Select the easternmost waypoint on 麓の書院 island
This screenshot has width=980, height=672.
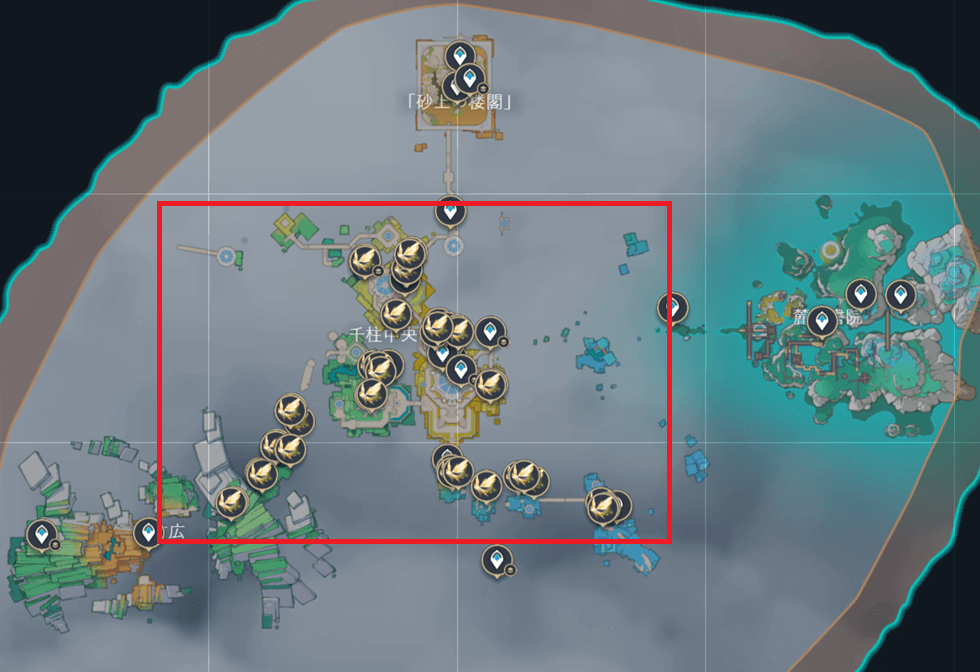pos(900,296)
